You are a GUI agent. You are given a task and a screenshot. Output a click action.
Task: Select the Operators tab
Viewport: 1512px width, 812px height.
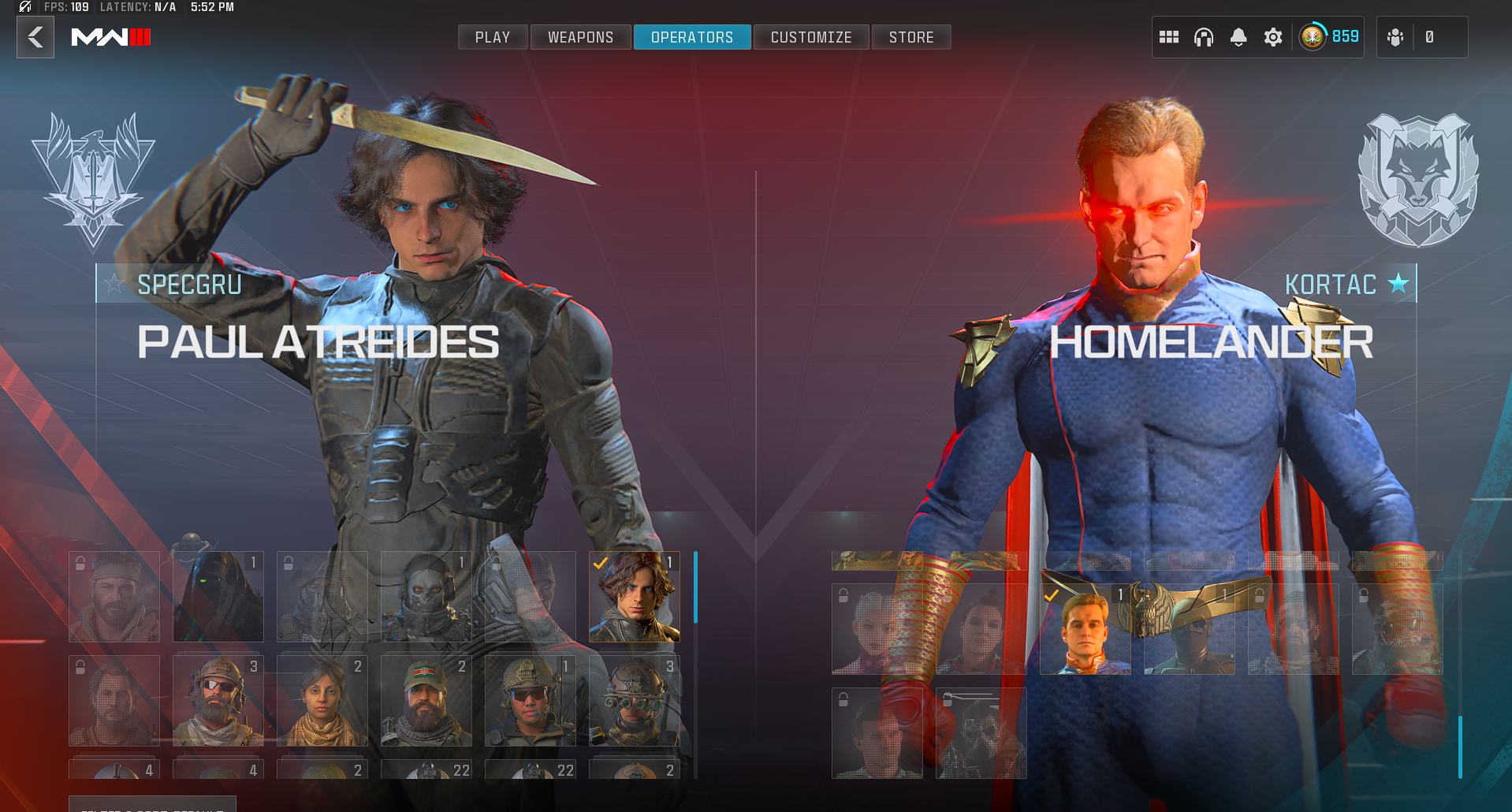click(692, 37)
